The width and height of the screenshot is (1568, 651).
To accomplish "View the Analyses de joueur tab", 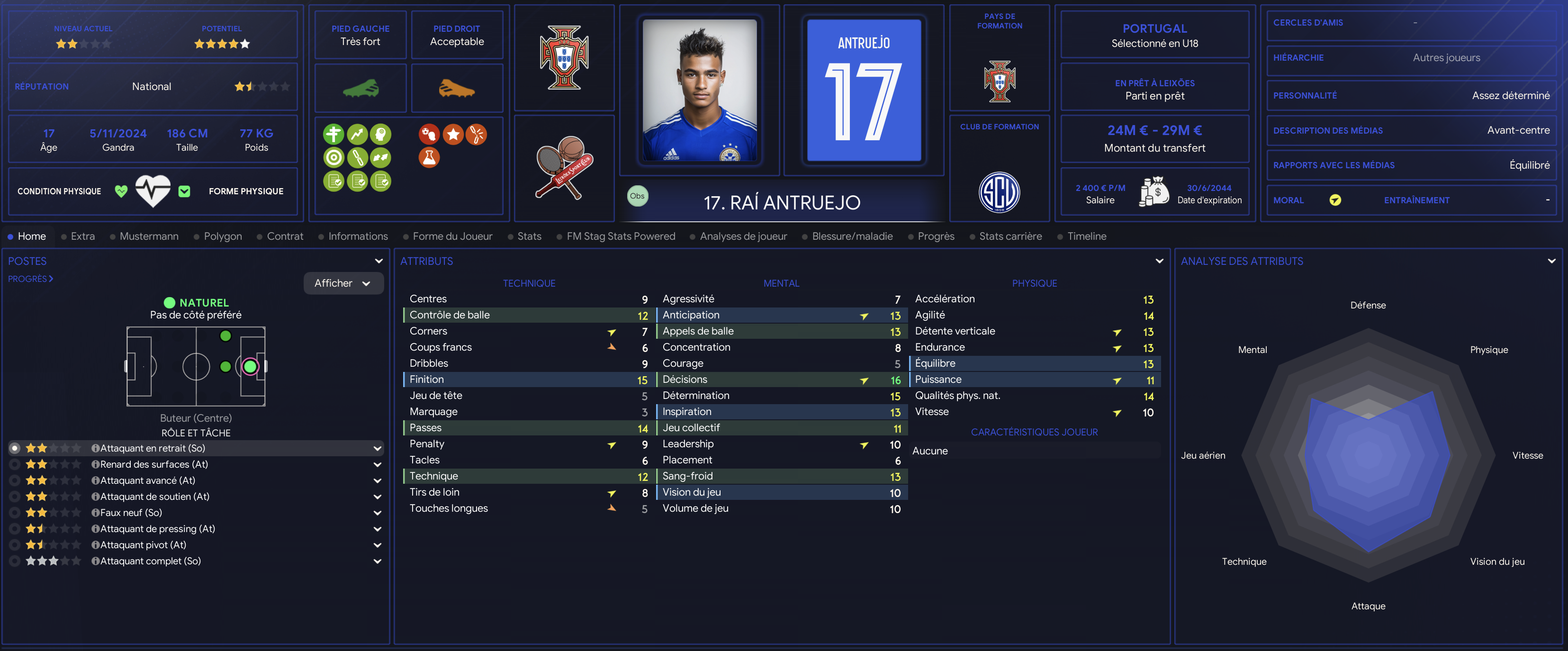I will (743, 236).
